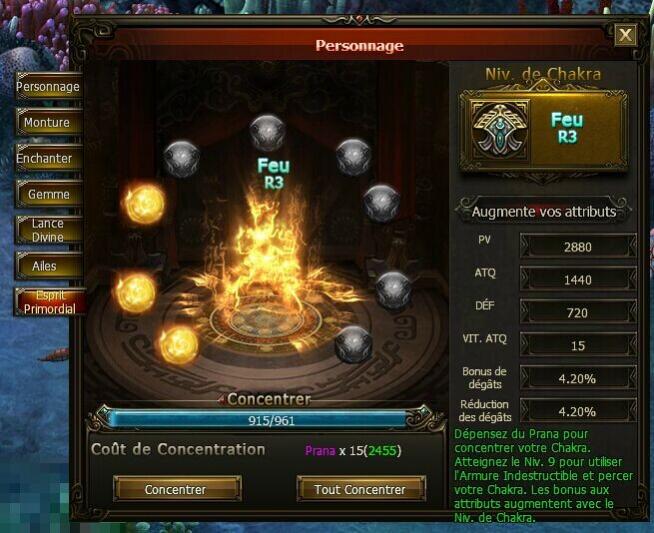
Task: Click the Concentrer button
Action: [x=176, y=490]
